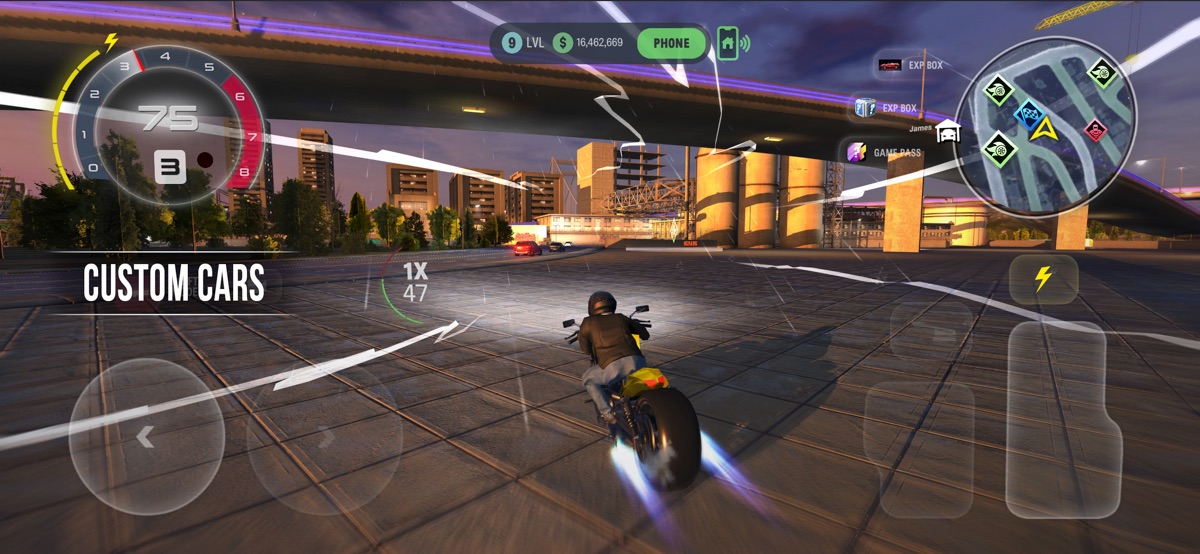The height and width of the screenshot is (554, 1200).
Task: Open the green PHONE button
Action: click(671, 43)
